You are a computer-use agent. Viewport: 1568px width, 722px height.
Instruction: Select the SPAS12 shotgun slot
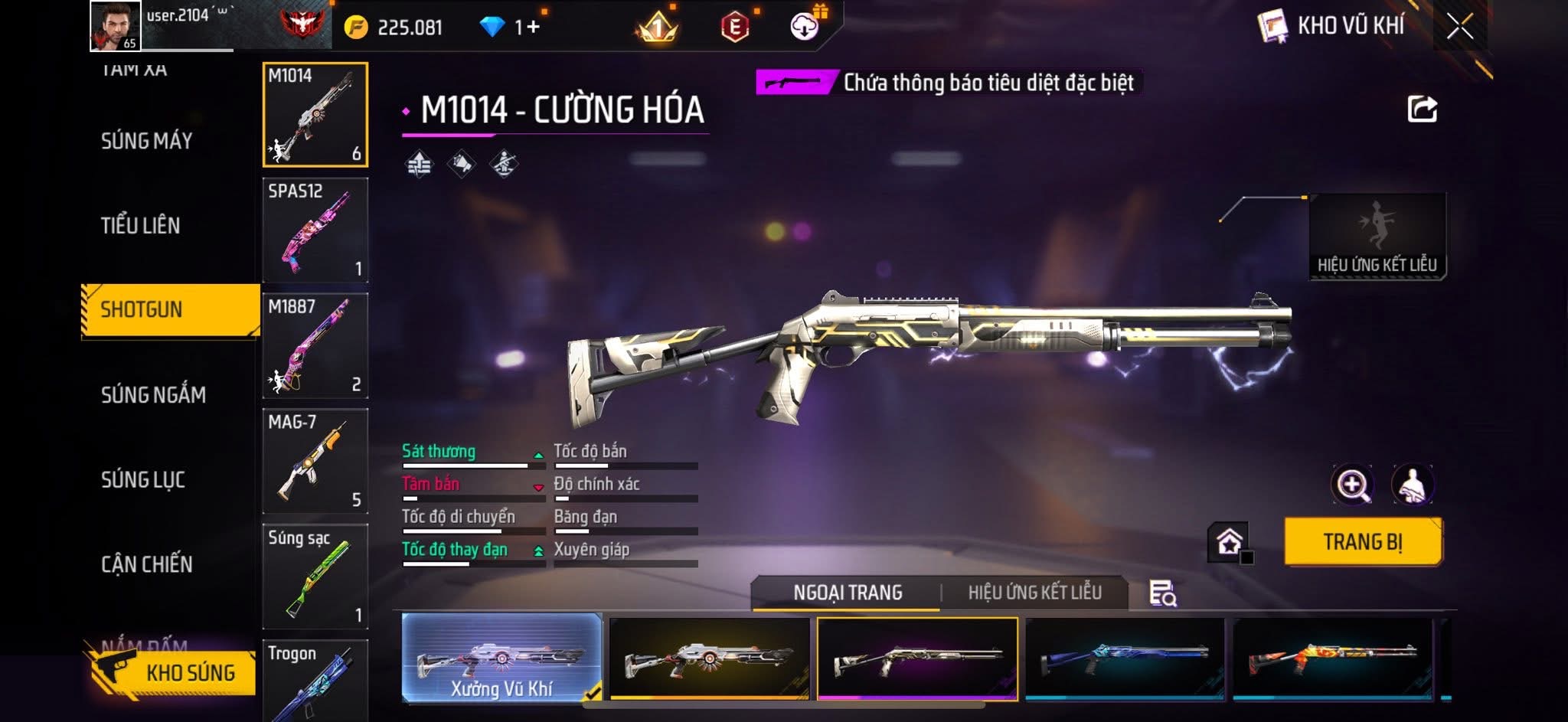(315, 230)
